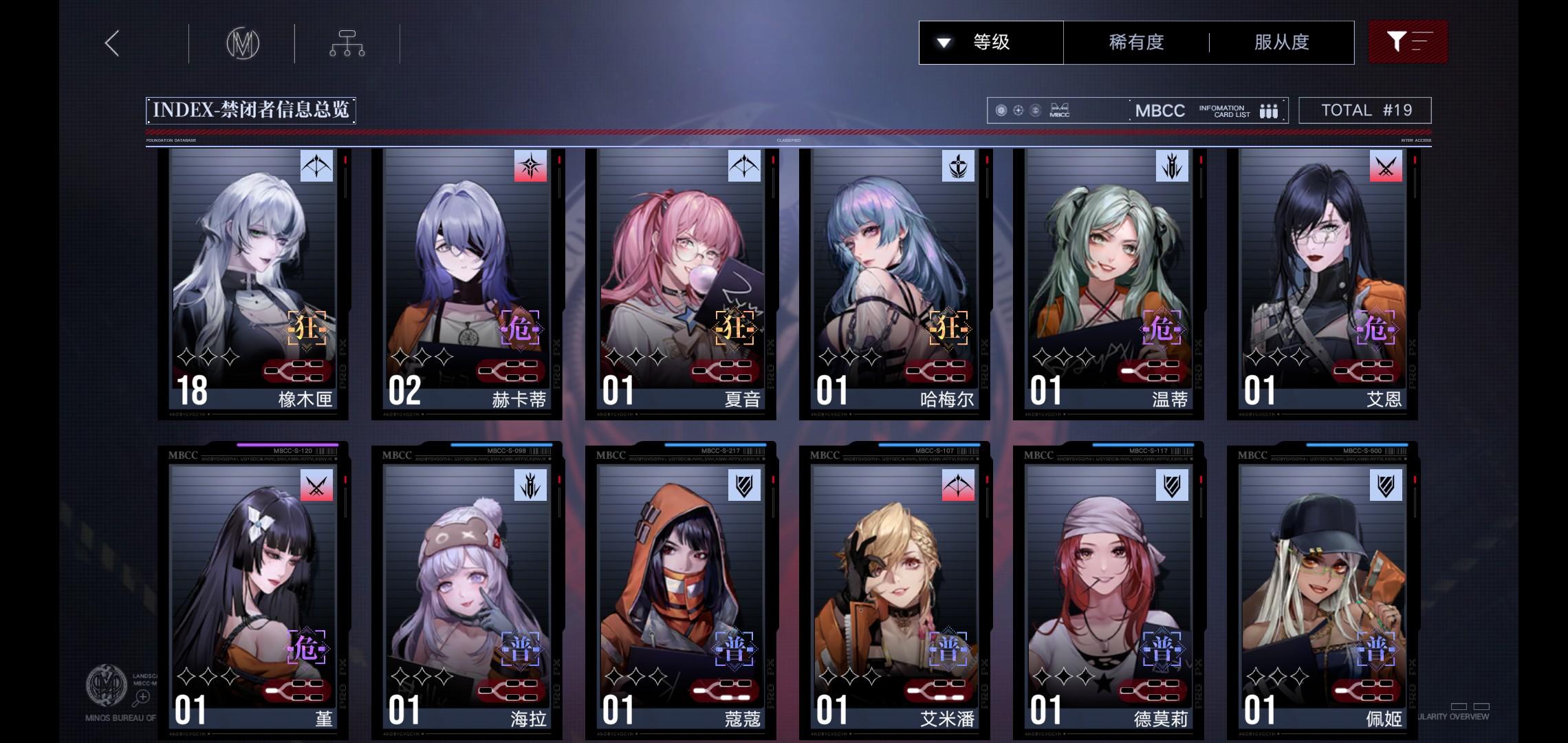
Task: Click the back arrow at top left
Action: (112, 41)
